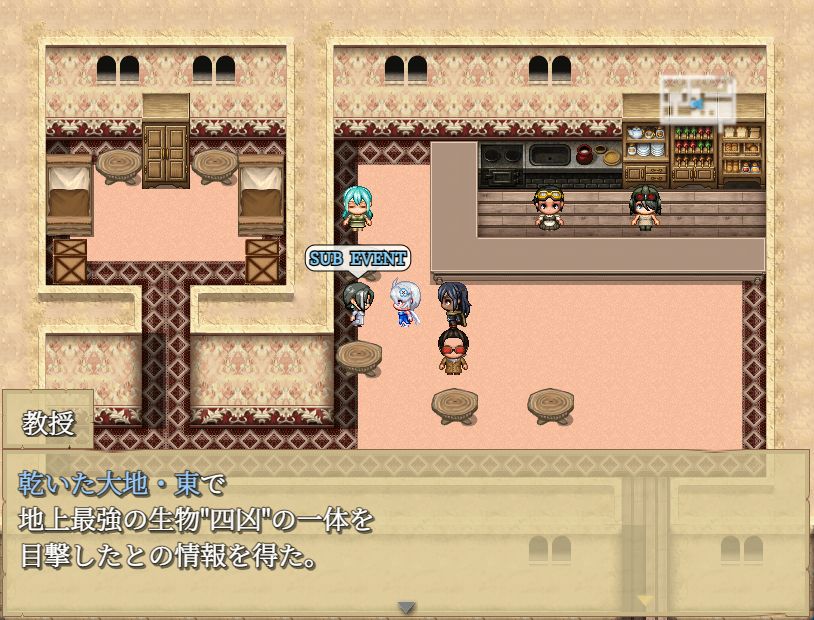Click the minimap overlay

pyautogui.click(x=698, y=98)
